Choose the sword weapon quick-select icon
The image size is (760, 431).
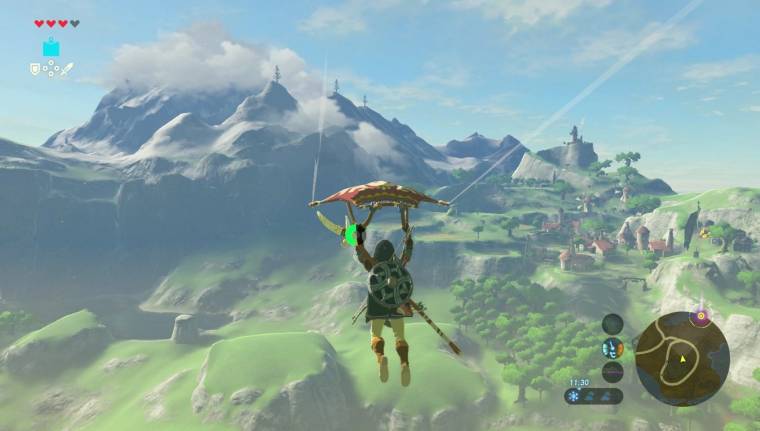point(66,69)
